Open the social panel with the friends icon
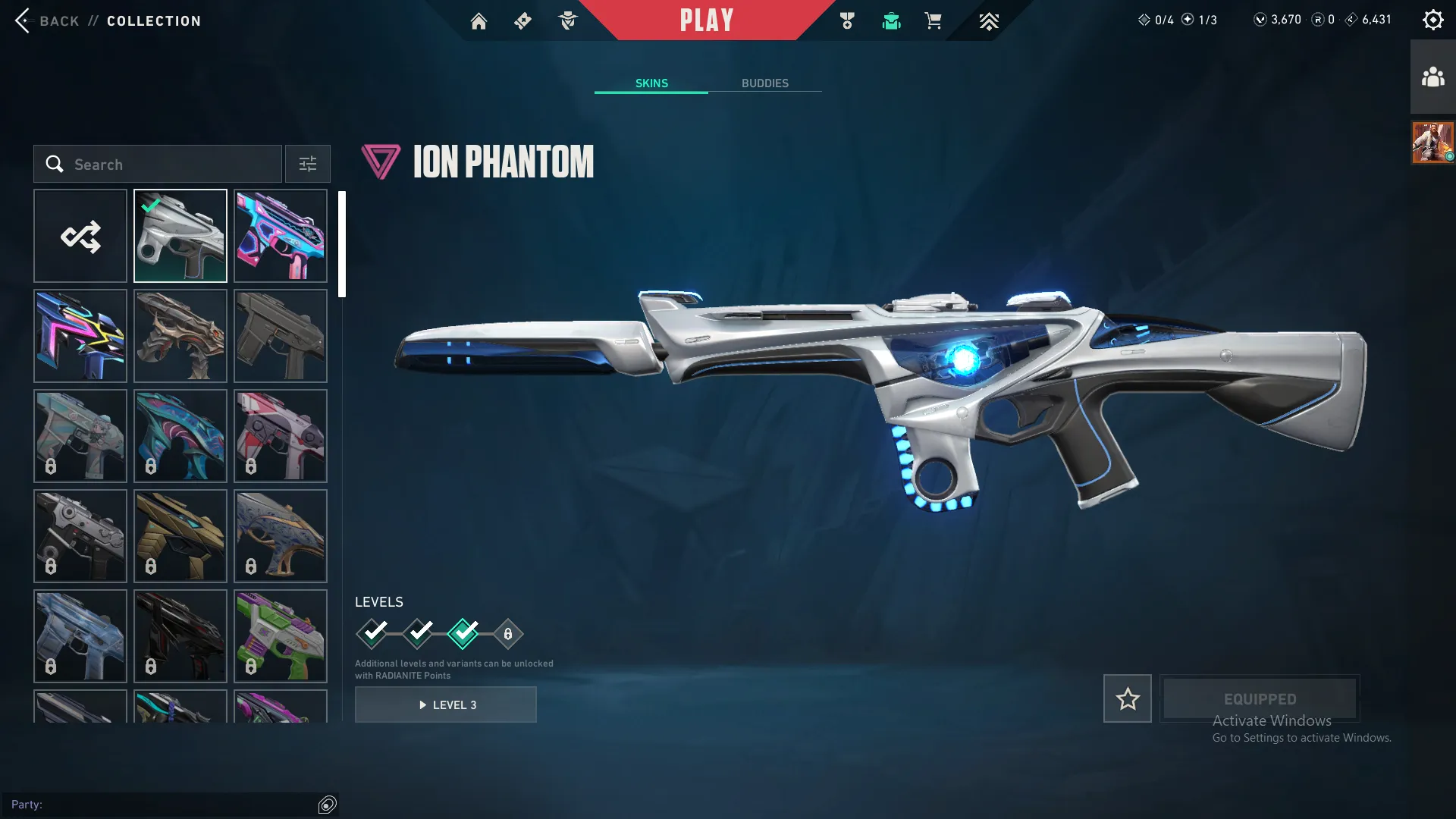 tap(1432, 75)
